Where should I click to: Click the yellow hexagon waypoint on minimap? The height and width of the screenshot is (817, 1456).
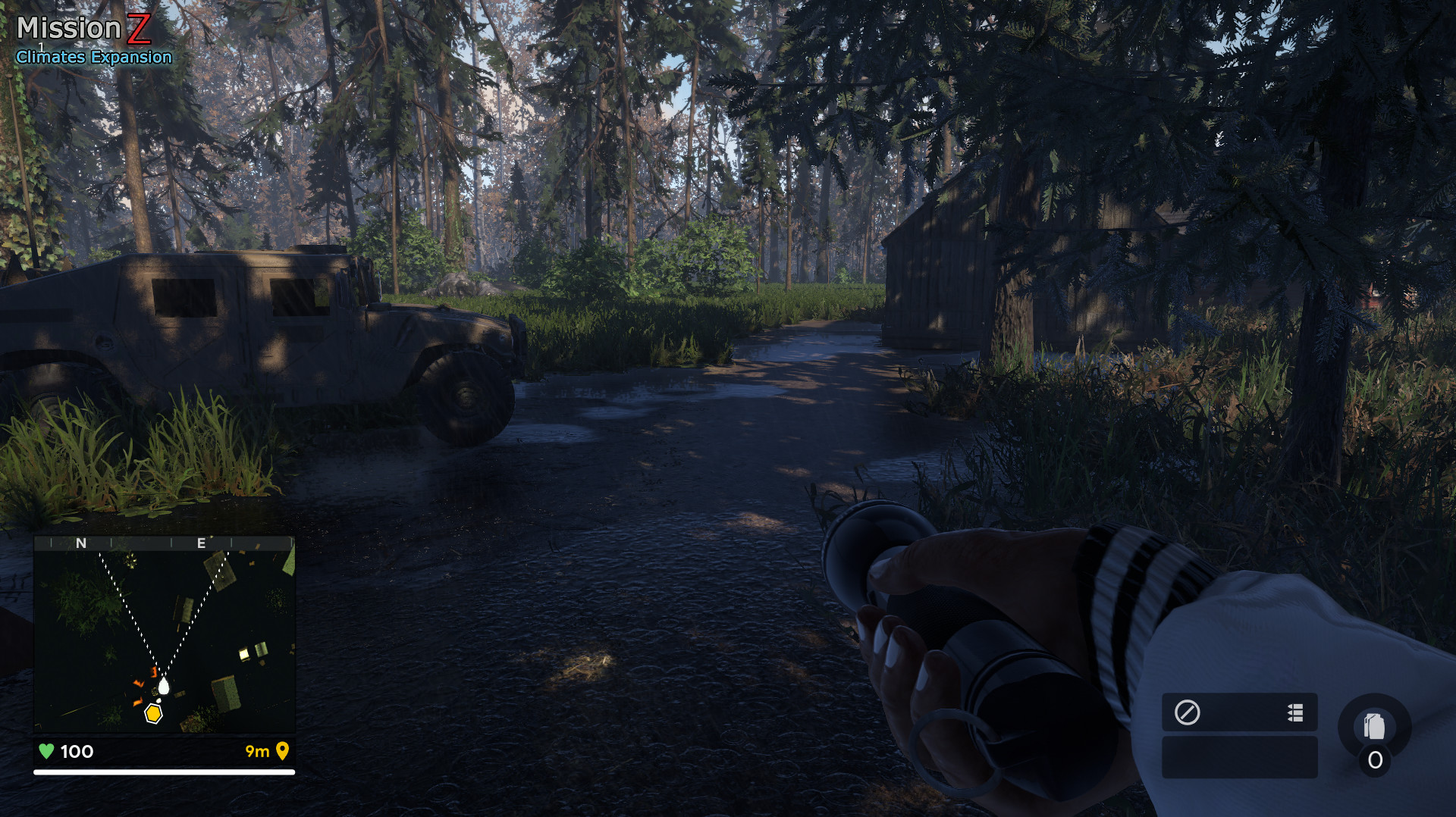[x=153, y=713]
